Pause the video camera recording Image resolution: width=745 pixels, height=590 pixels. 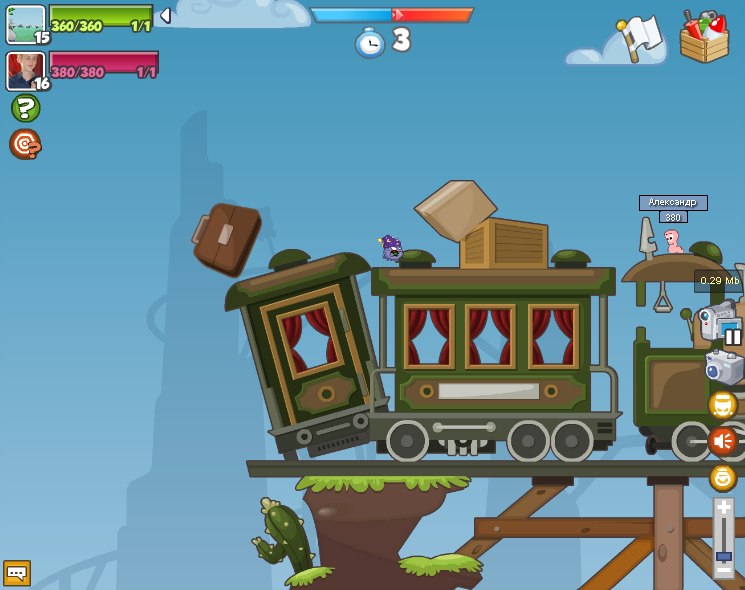click(x=733, y=336)
